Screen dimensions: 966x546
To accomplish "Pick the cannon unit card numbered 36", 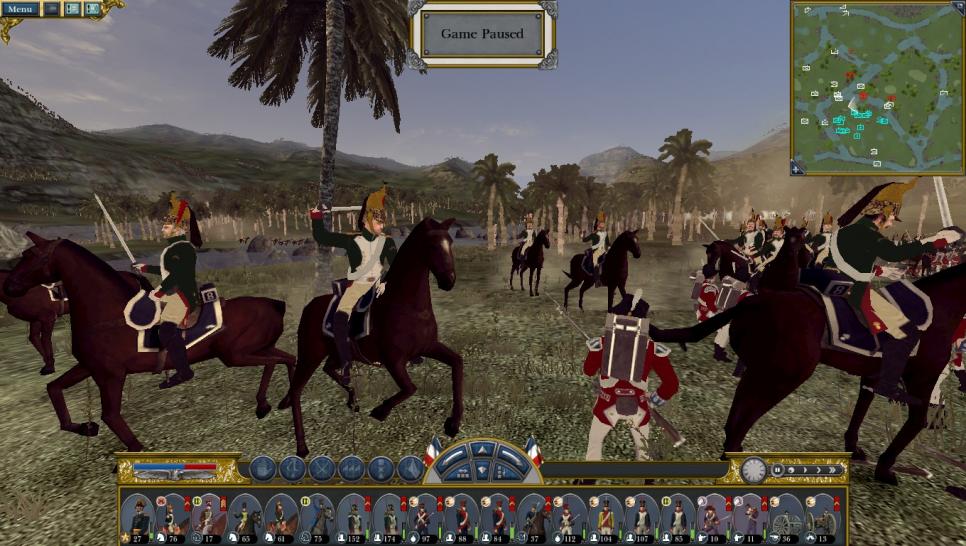I will click(785, 516).
